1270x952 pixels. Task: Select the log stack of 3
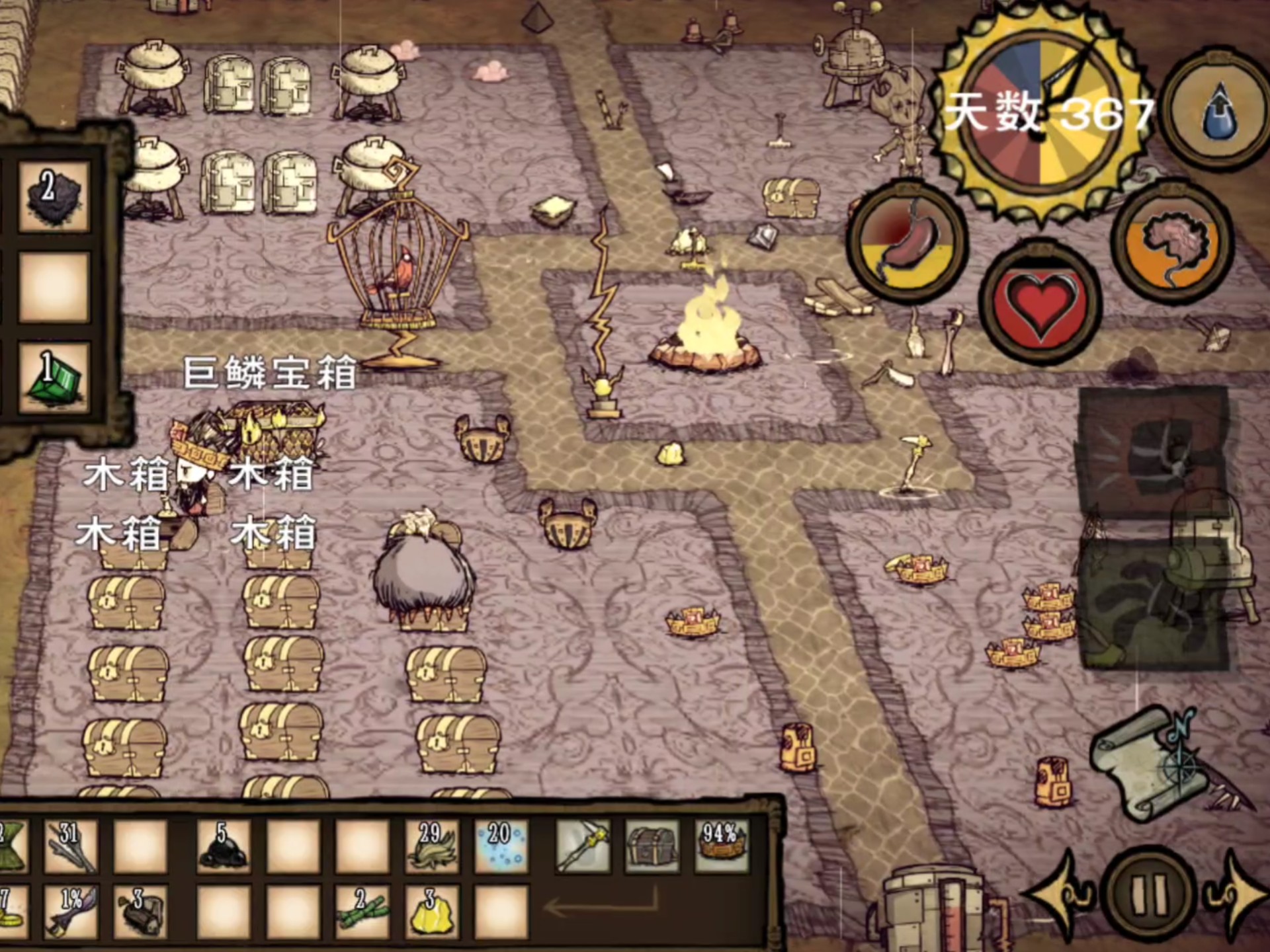(x=140, y=912)
